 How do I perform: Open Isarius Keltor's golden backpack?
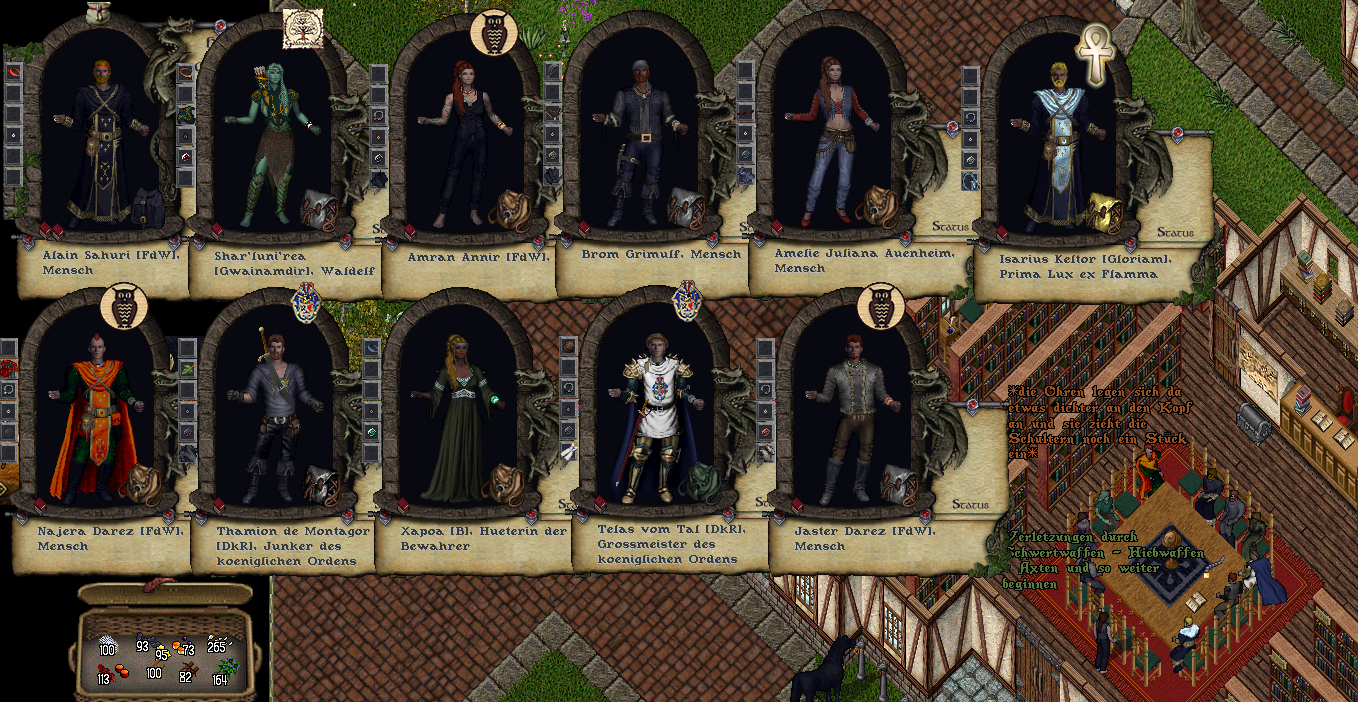1102,212
